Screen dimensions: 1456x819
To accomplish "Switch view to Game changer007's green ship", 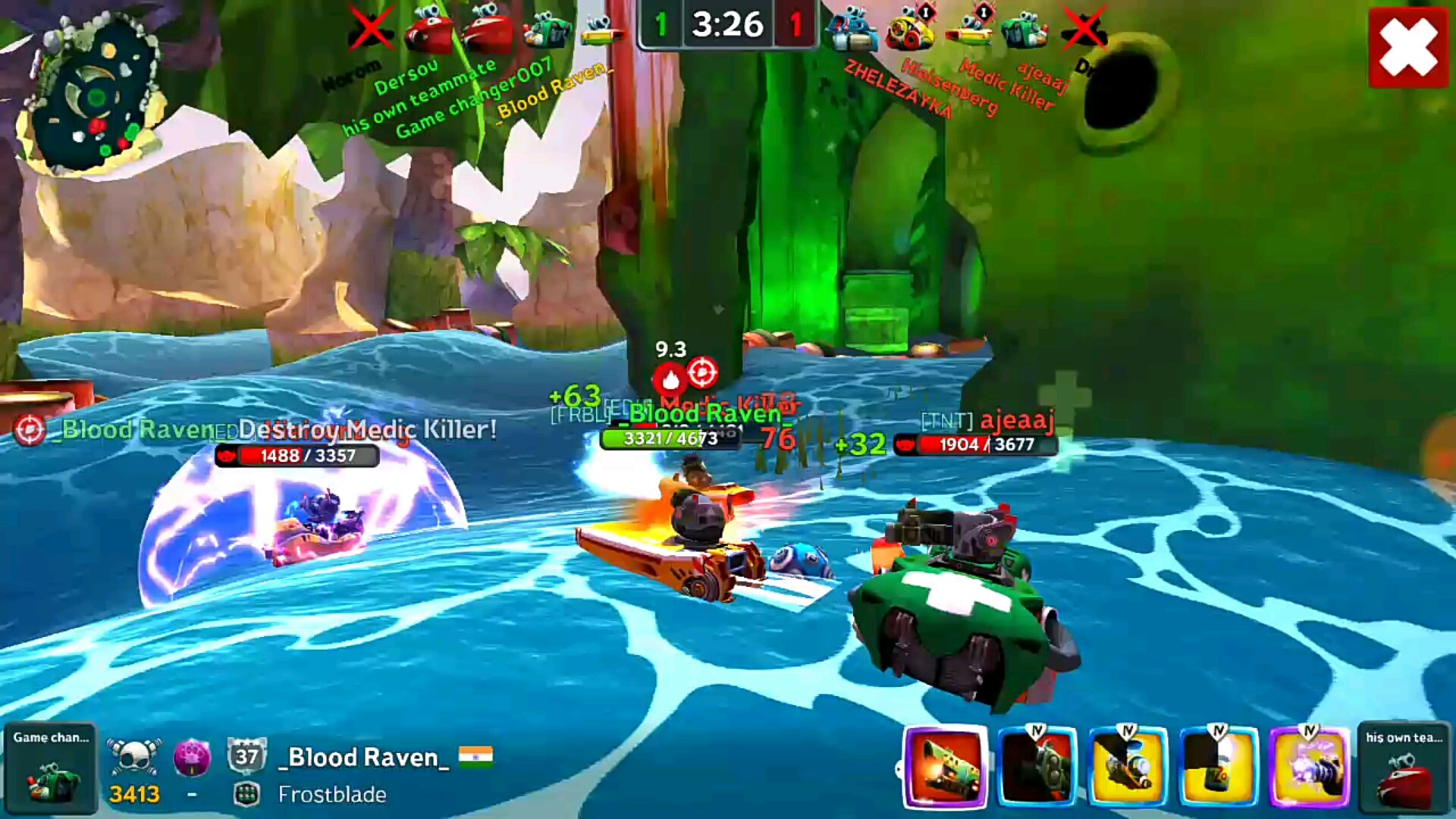I will [x=50, y=767].
